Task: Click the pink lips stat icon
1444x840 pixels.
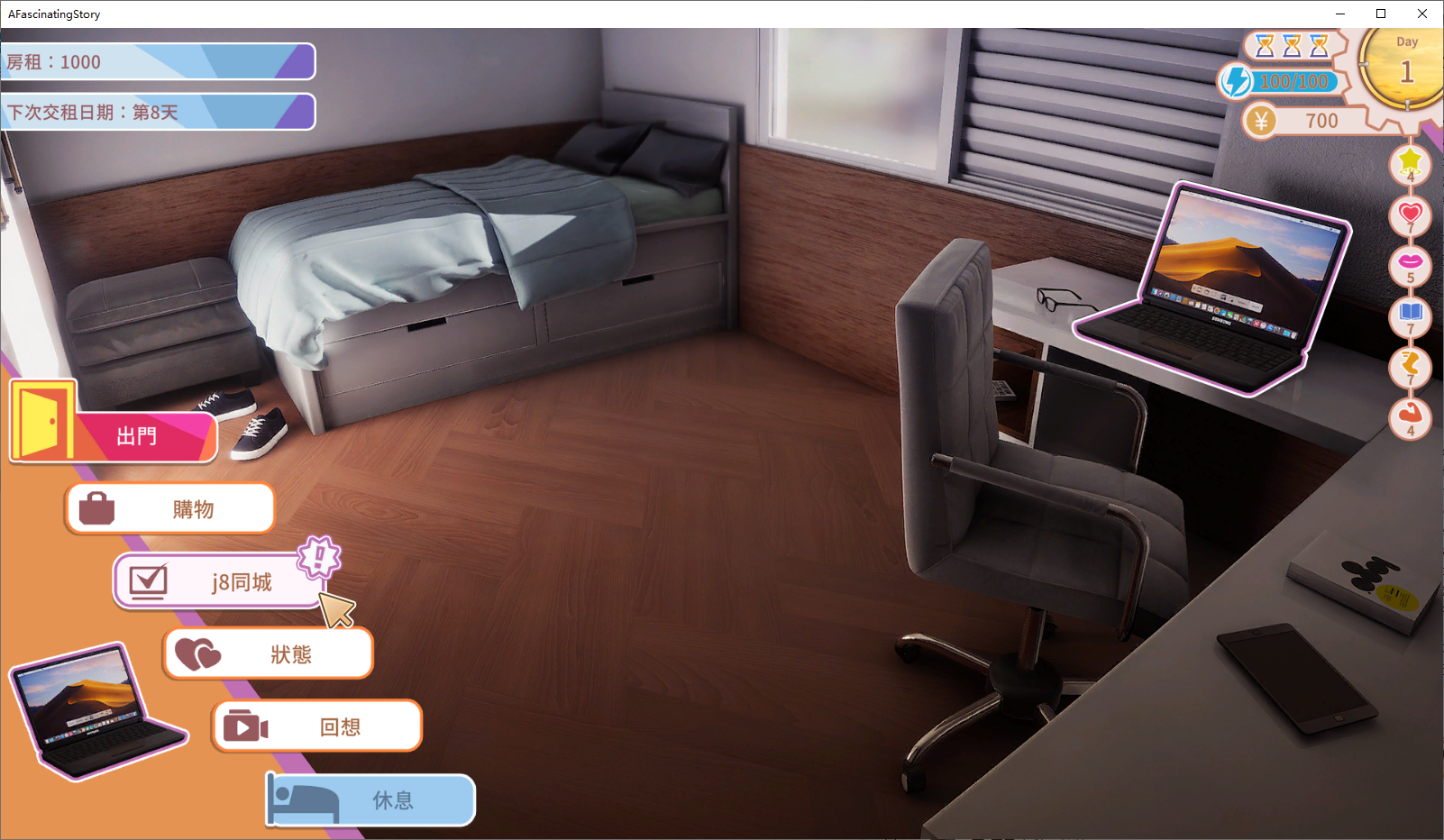Action: [x=1410, y=264]
